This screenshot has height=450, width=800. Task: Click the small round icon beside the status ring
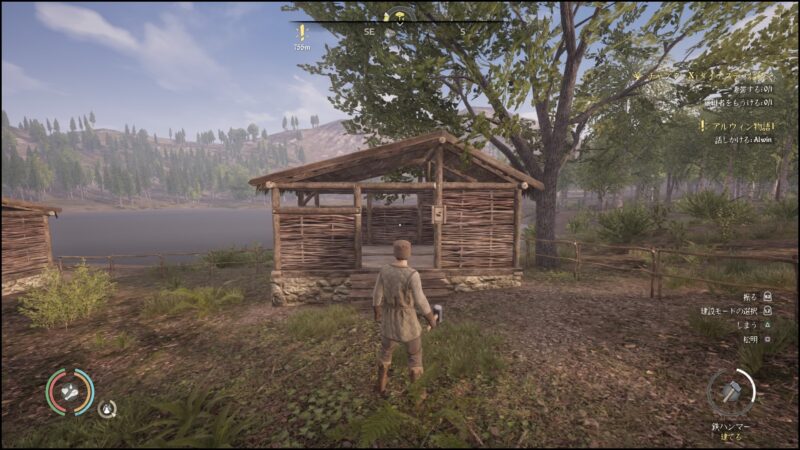coord(106,408)
